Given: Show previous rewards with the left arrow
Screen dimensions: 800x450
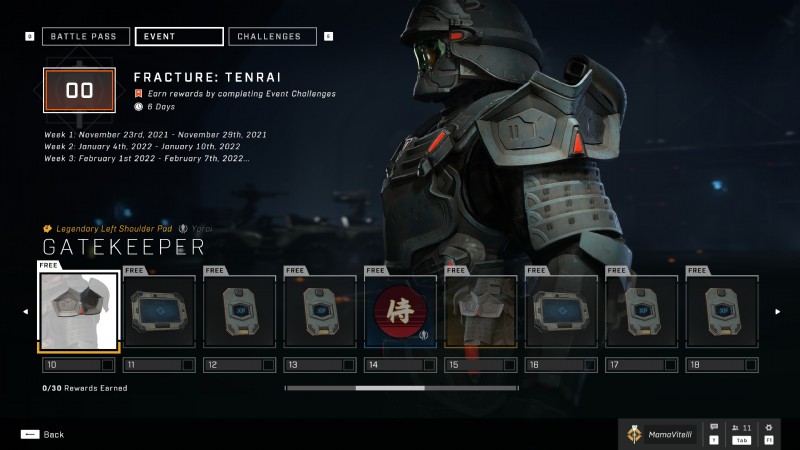Looking at the screenshot, I should pyautogui.click(x=26, y=312).
